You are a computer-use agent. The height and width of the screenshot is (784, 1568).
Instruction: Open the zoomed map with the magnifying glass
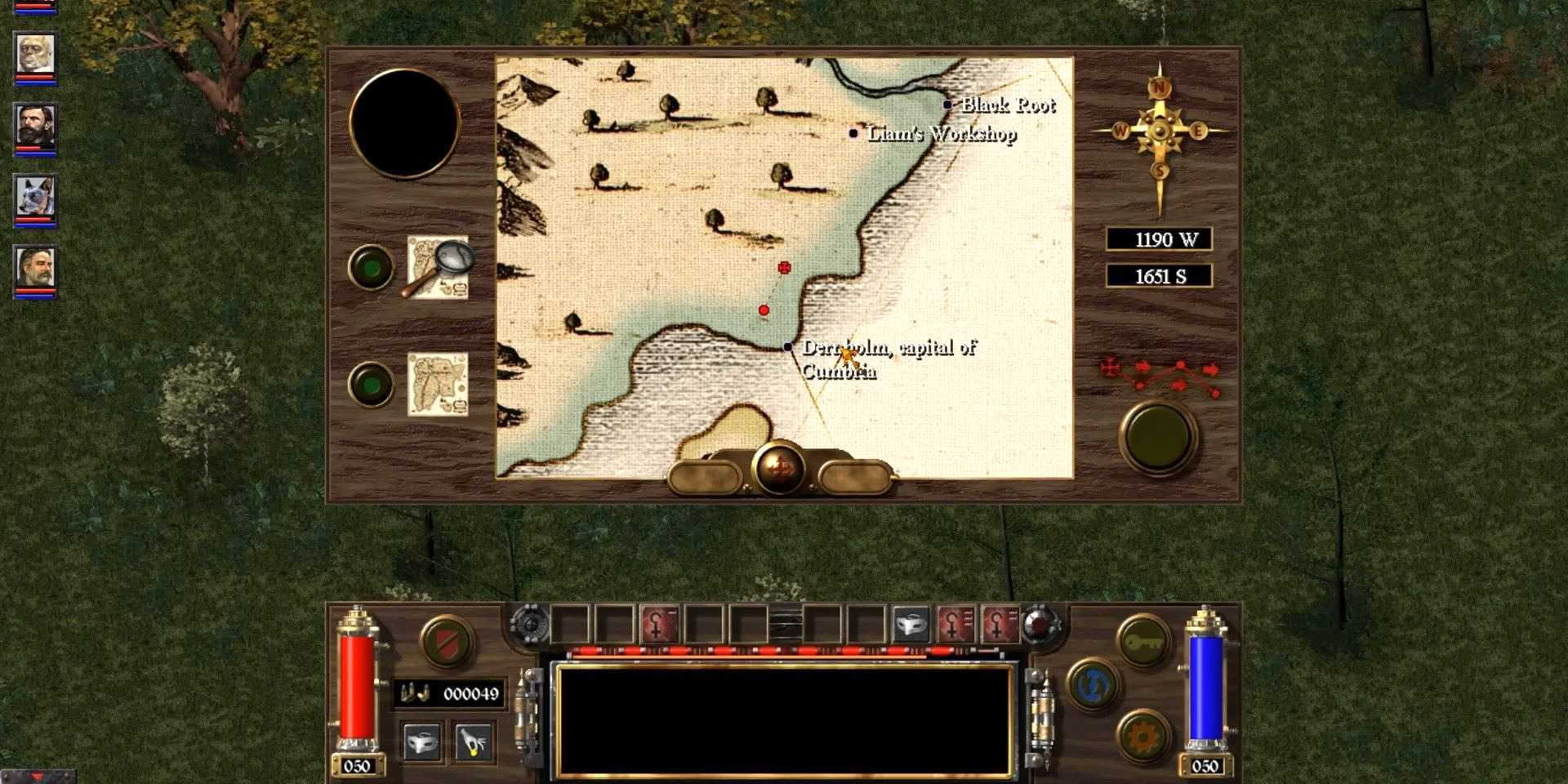click(439, 267)
